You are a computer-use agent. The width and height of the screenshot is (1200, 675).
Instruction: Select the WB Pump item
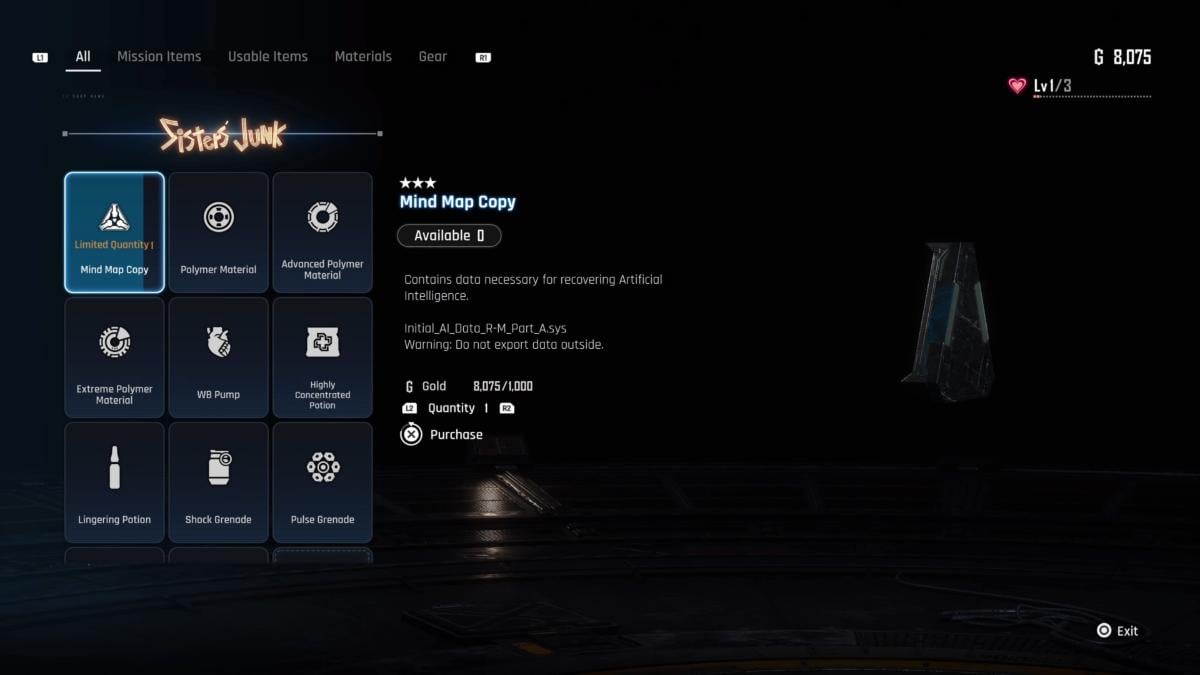218,357
